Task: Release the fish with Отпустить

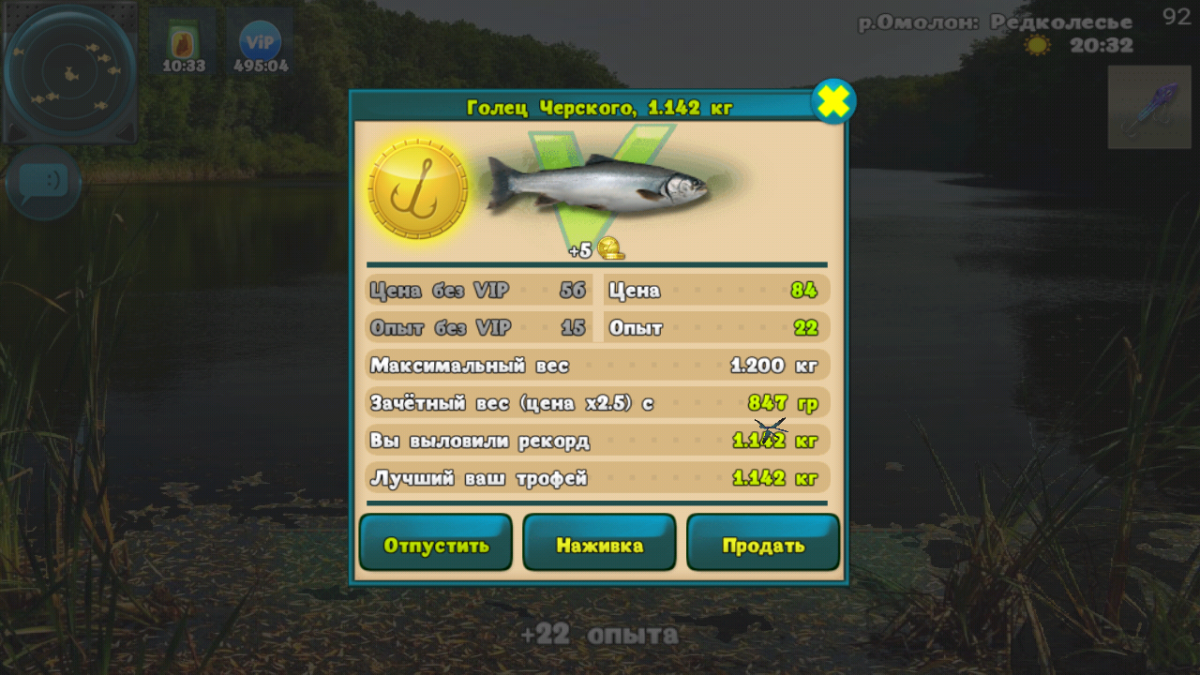Action: click(x=436, y=544)
